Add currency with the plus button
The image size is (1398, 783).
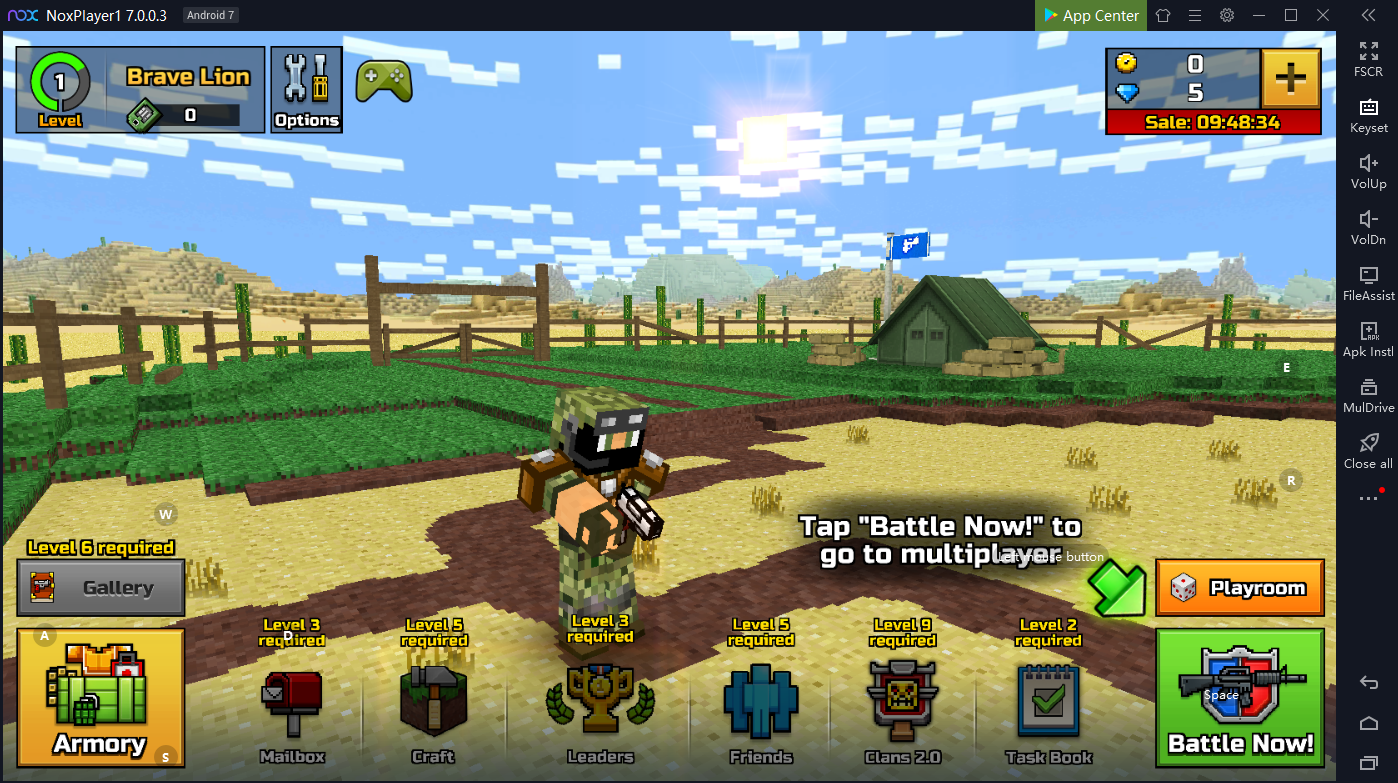tap(1291, 78)
